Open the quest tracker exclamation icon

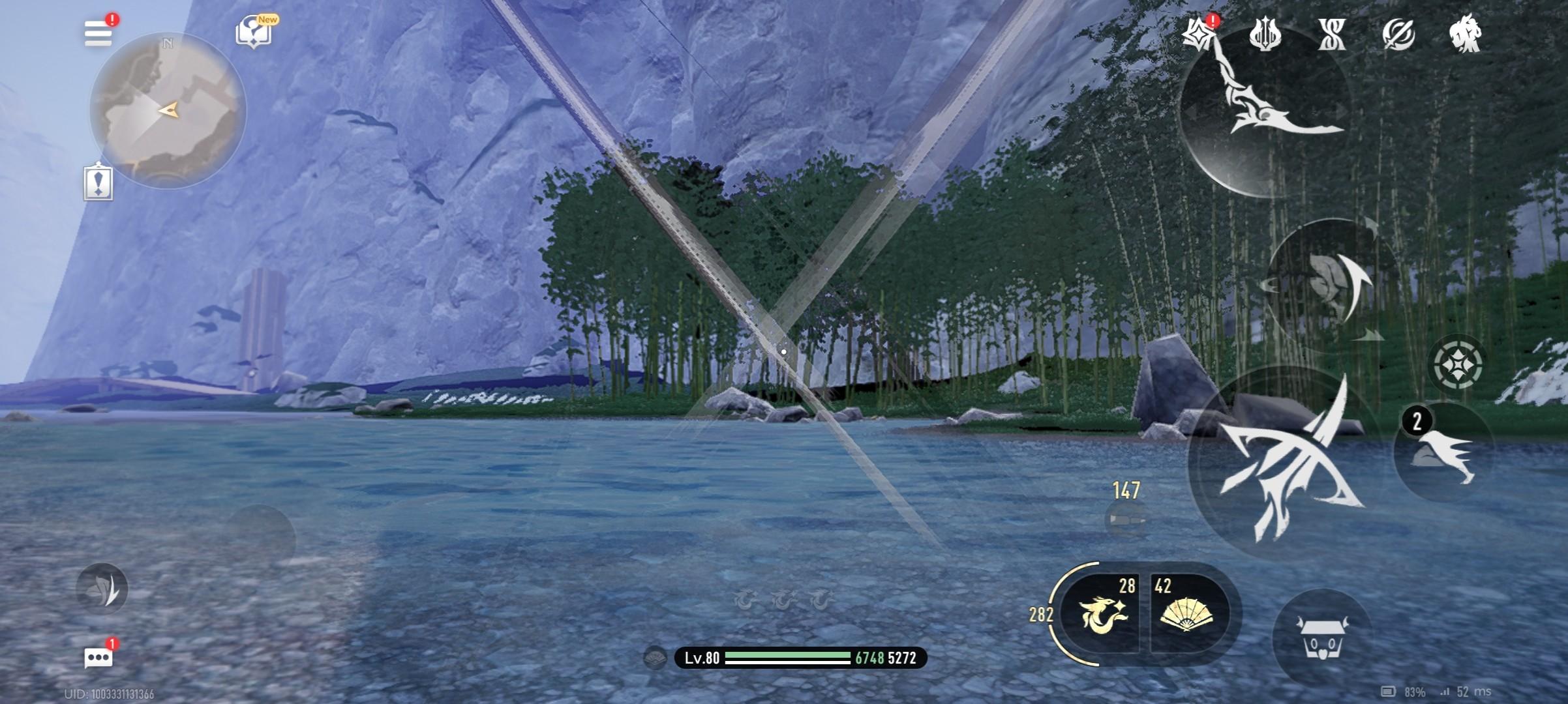pyautogui.click(x=98, y=182)
